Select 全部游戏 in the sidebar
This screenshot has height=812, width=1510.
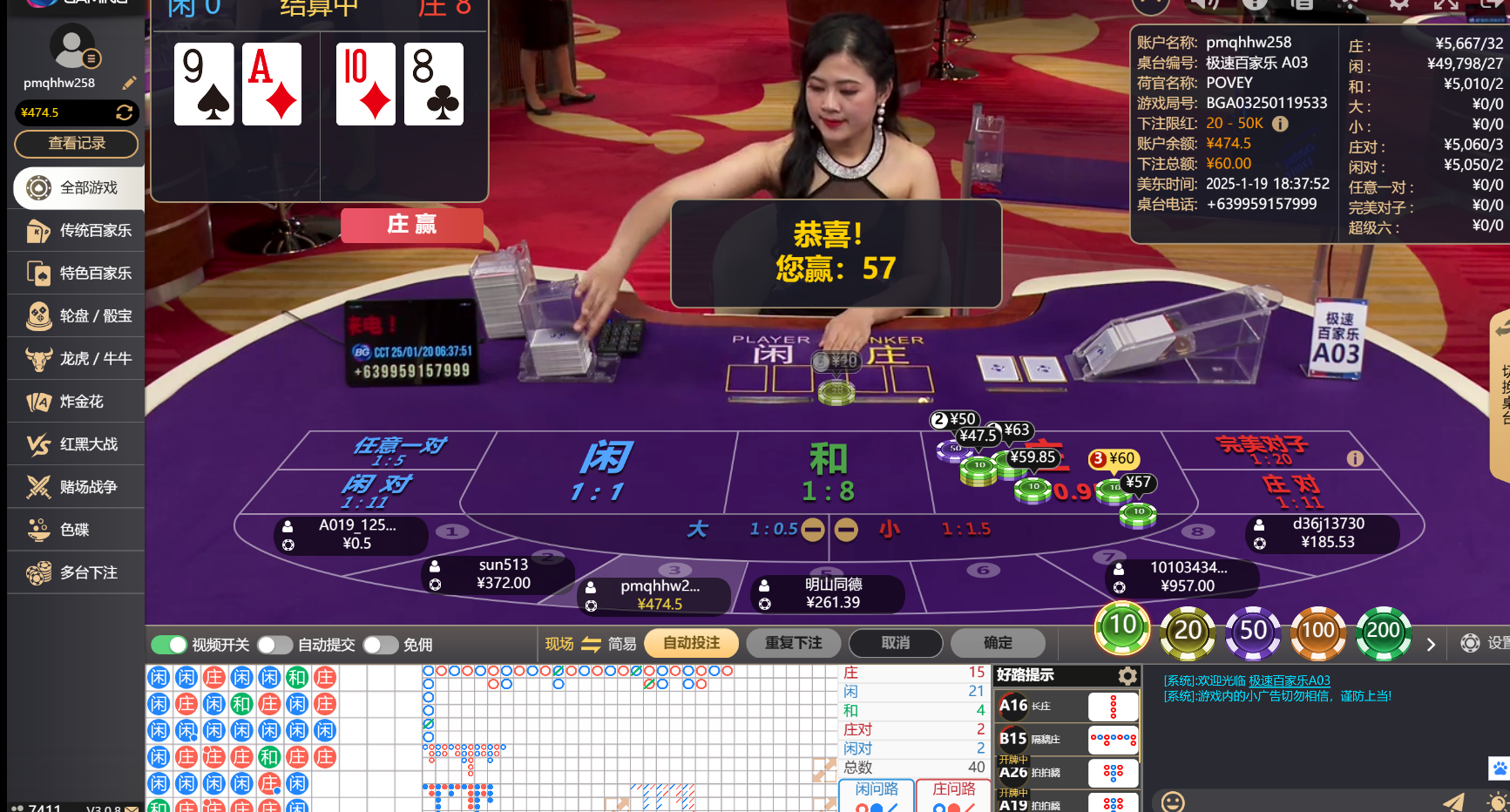pyautogui.click(x=77, y=187)
